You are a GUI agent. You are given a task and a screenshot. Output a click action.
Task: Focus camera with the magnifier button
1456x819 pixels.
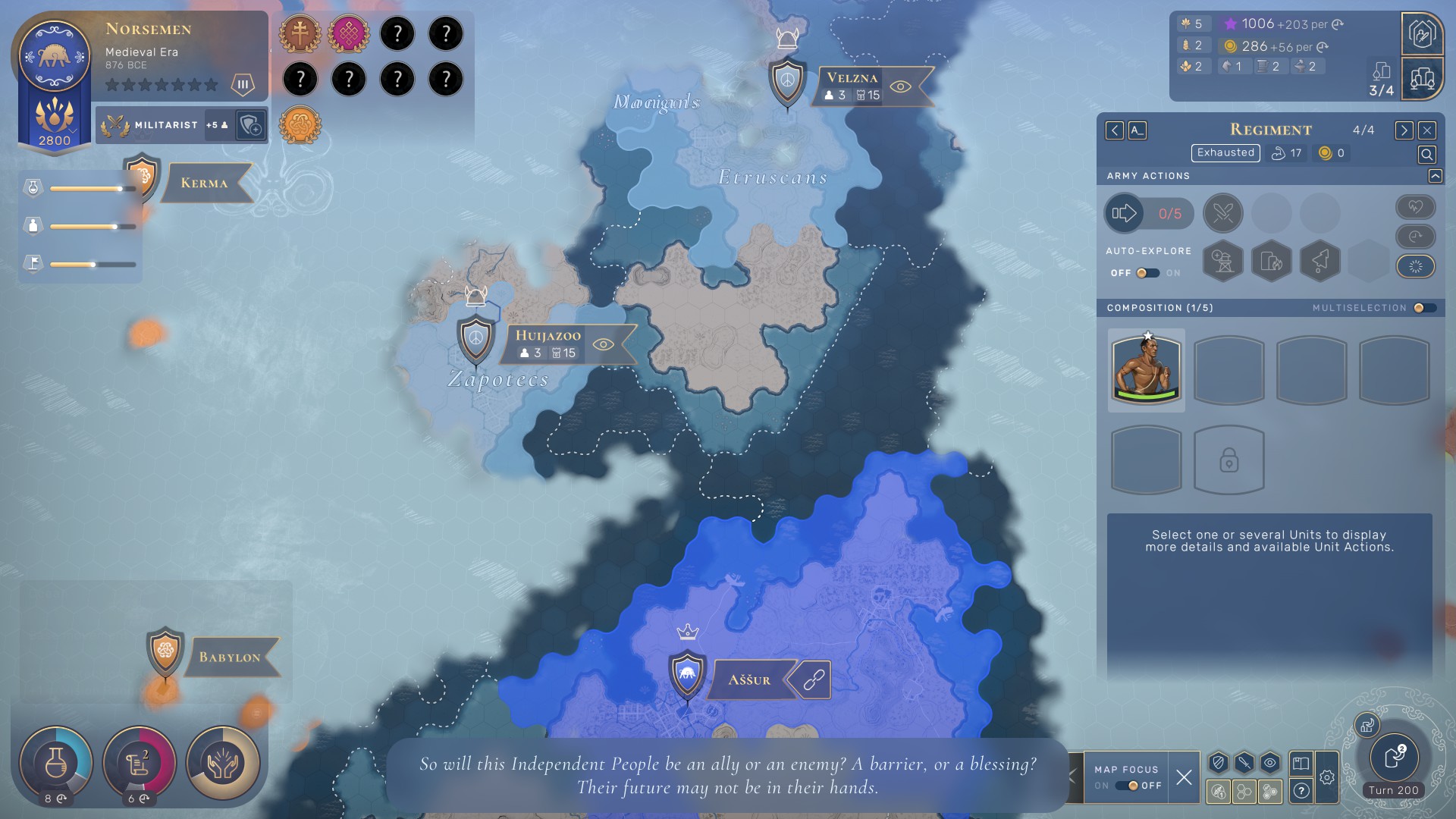coord(1426,155)
